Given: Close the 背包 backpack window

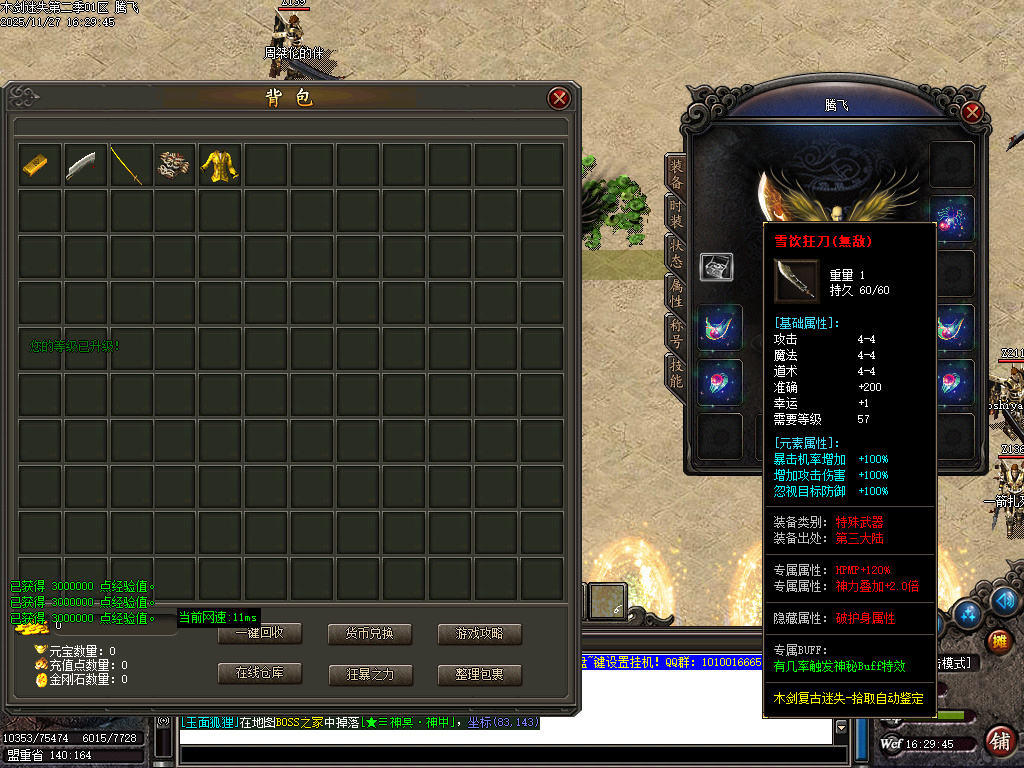Looking at the screenshot, I should click(x=559, y=98).
